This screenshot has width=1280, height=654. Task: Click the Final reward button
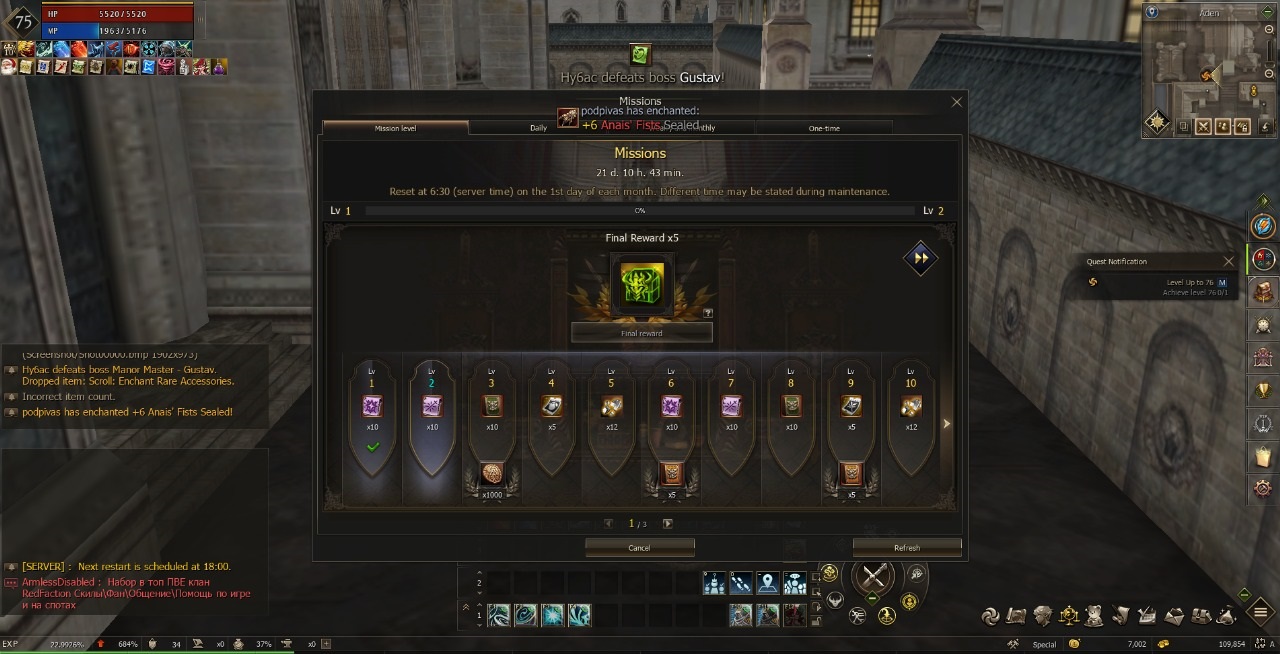pyautogui.click(x=641, y=333)
